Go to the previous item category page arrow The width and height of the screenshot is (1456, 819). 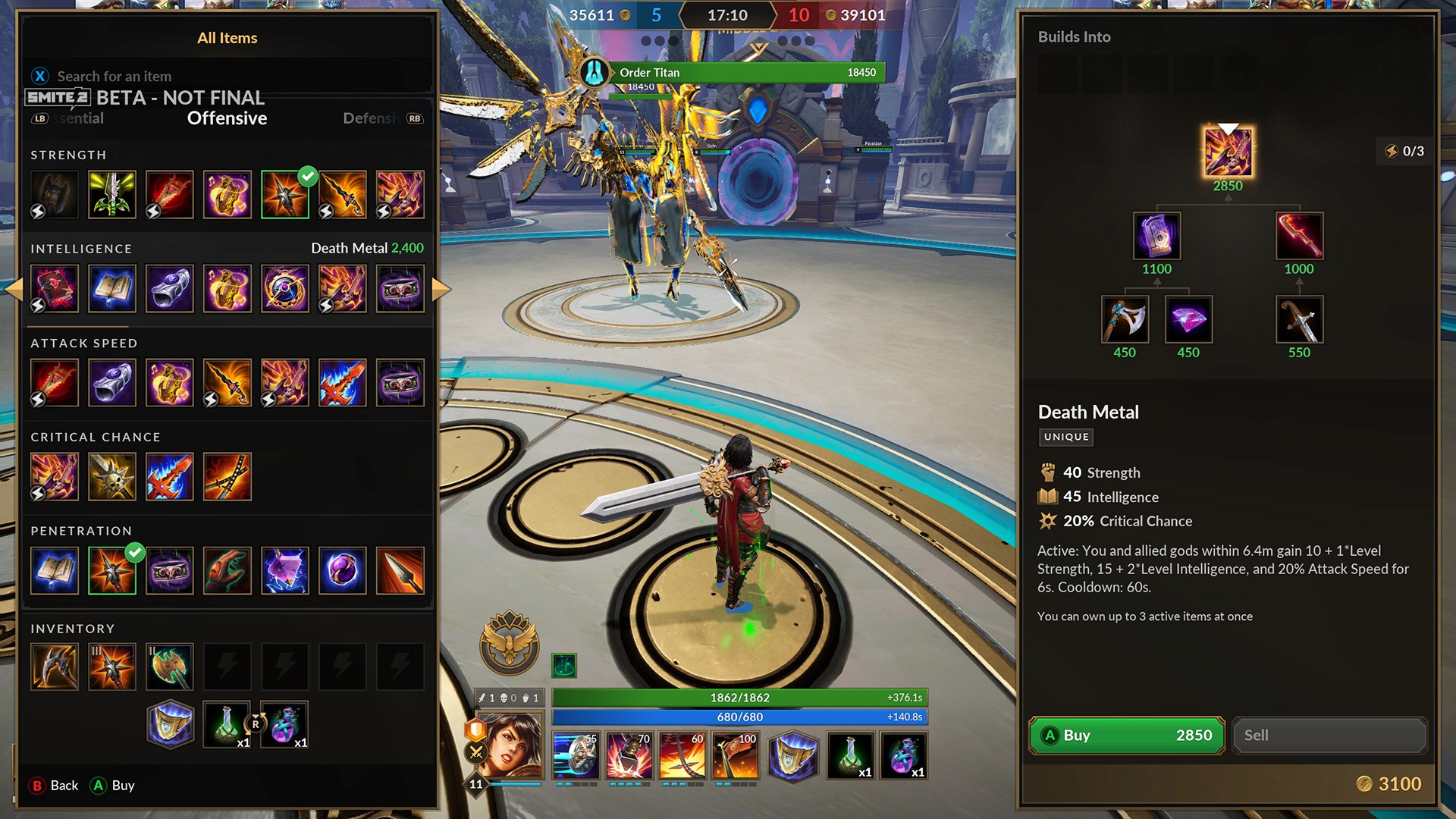(x=14, y=289)
